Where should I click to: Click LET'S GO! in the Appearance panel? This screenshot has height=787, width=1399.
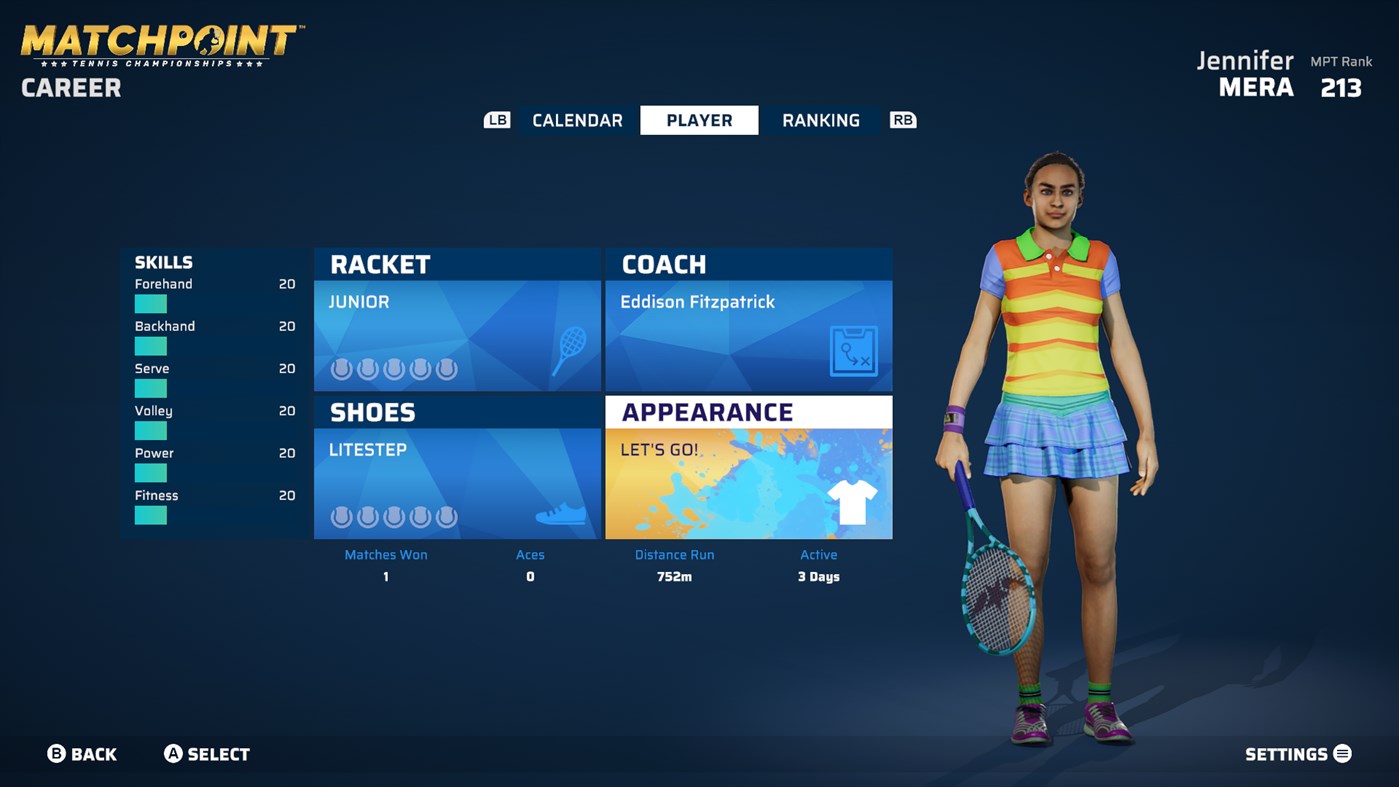(x=661, y=449)
